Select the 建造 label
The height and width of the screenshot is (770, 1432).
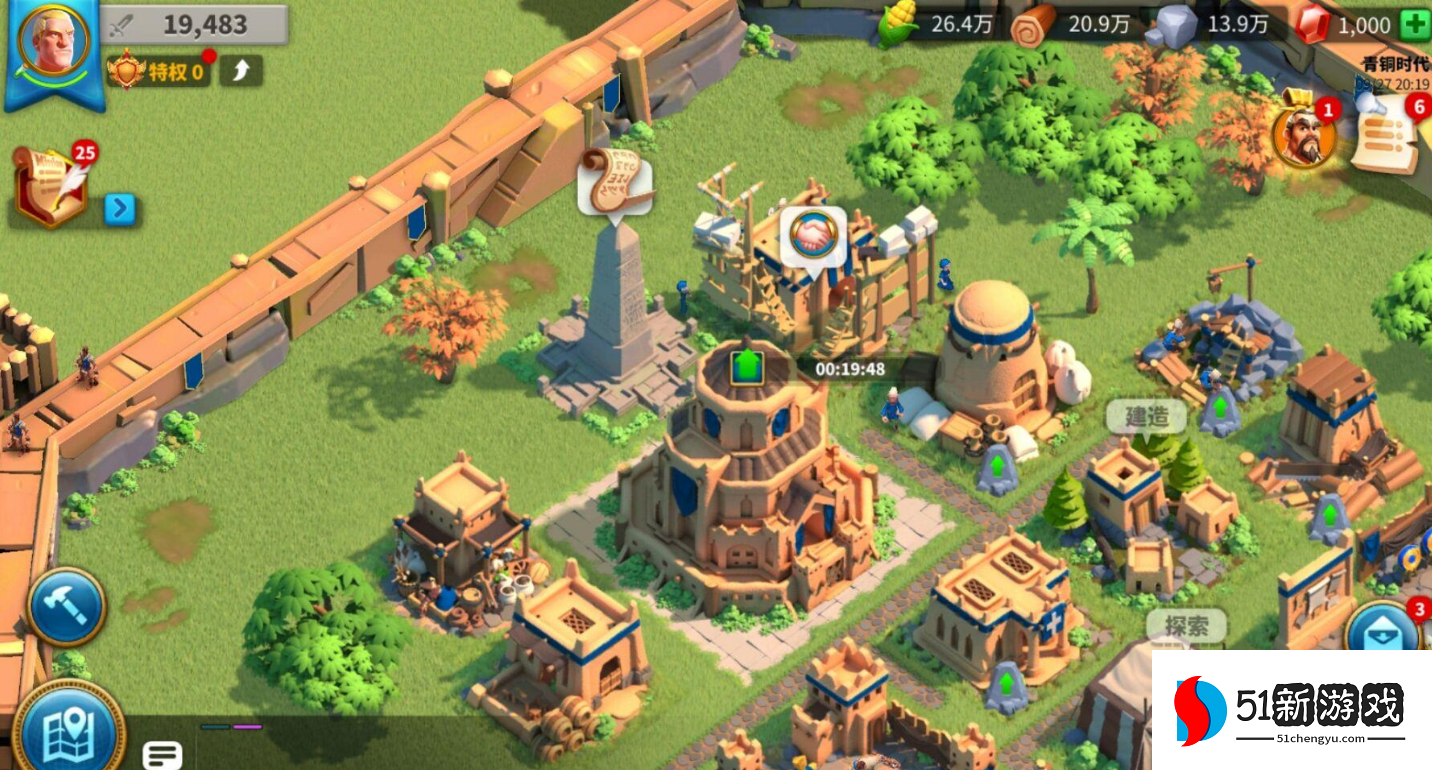pos(1146,417)
